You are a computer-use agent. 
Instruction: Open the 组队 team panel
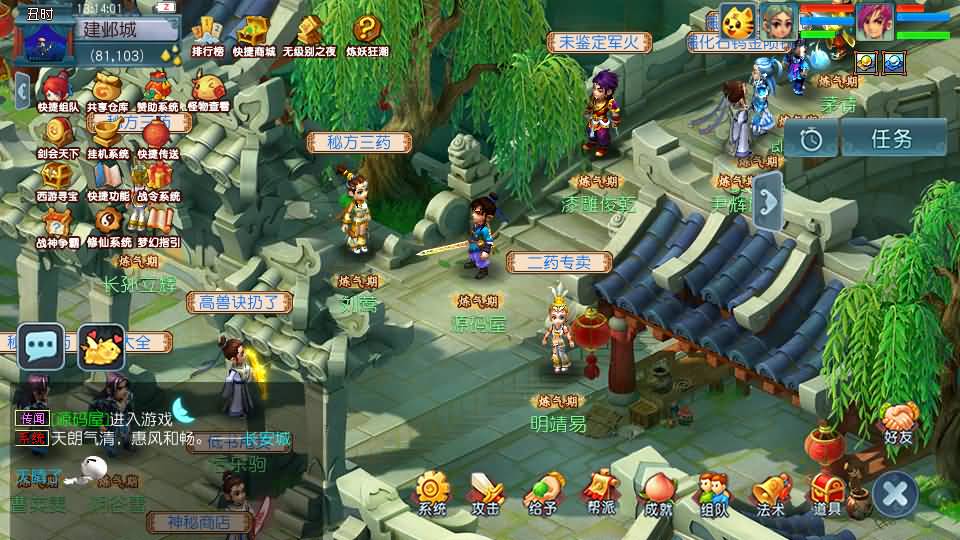pyautogui.click(x=713, y=494)
